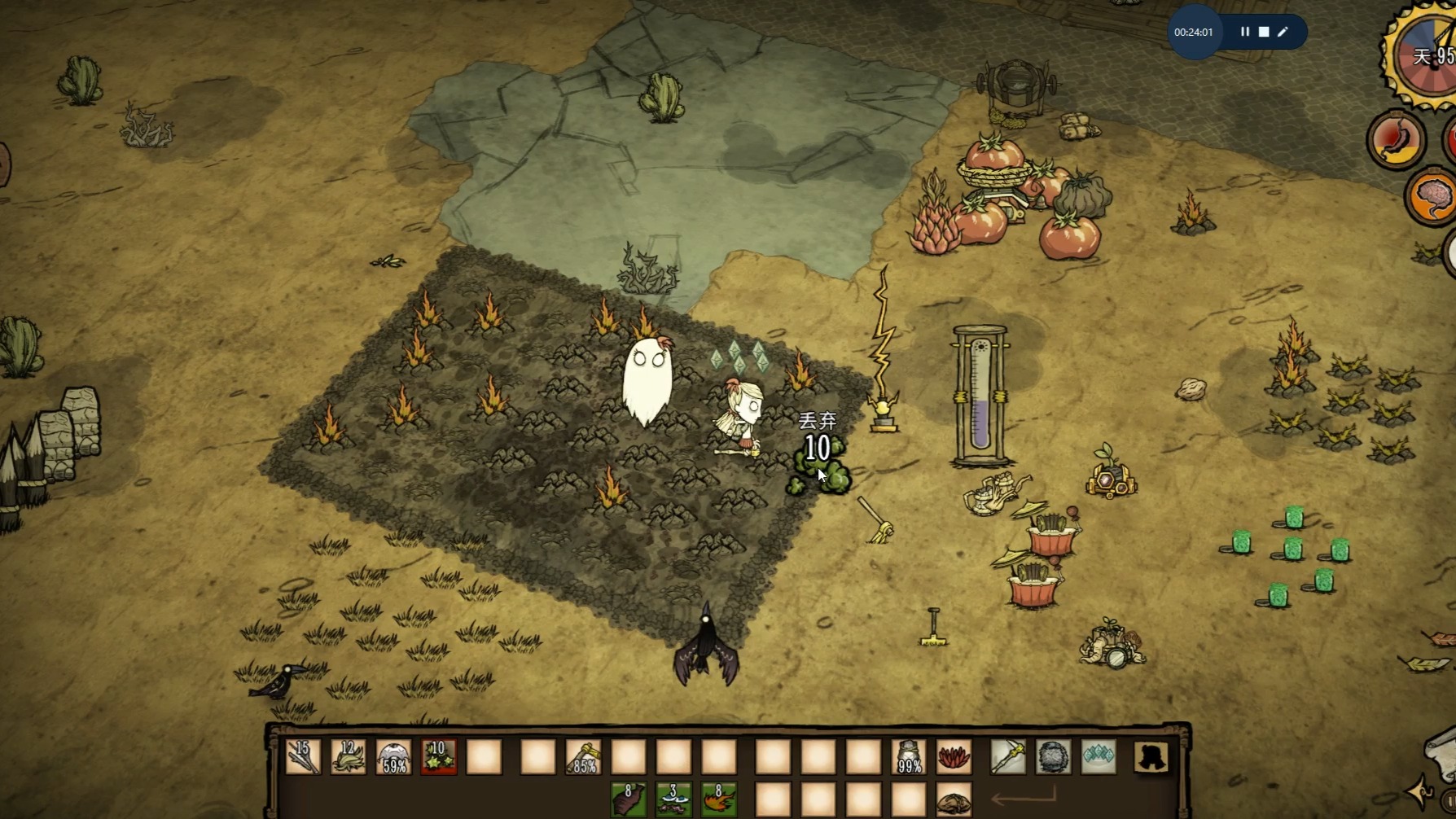This screenshot has height=819, width=1456.
Task: Select the hammer slot at 85% durability
Action: coord(583,756)
